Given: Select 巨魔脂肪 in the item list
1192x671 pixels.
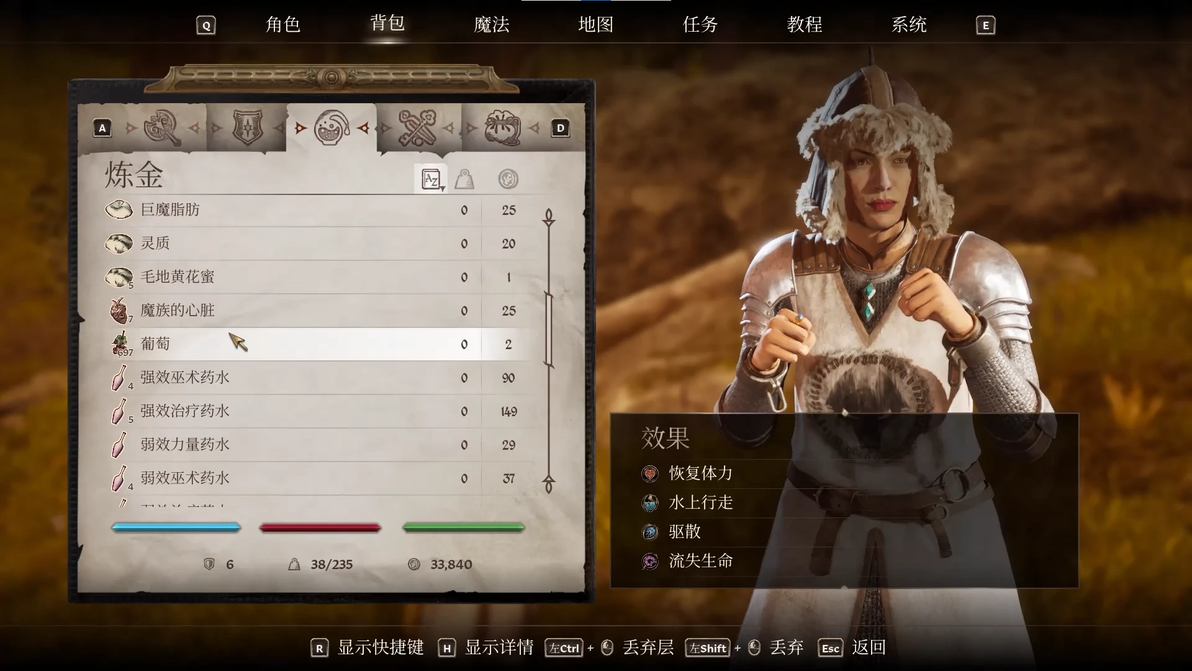Looking at the screenshot, I should click(300, 210).
